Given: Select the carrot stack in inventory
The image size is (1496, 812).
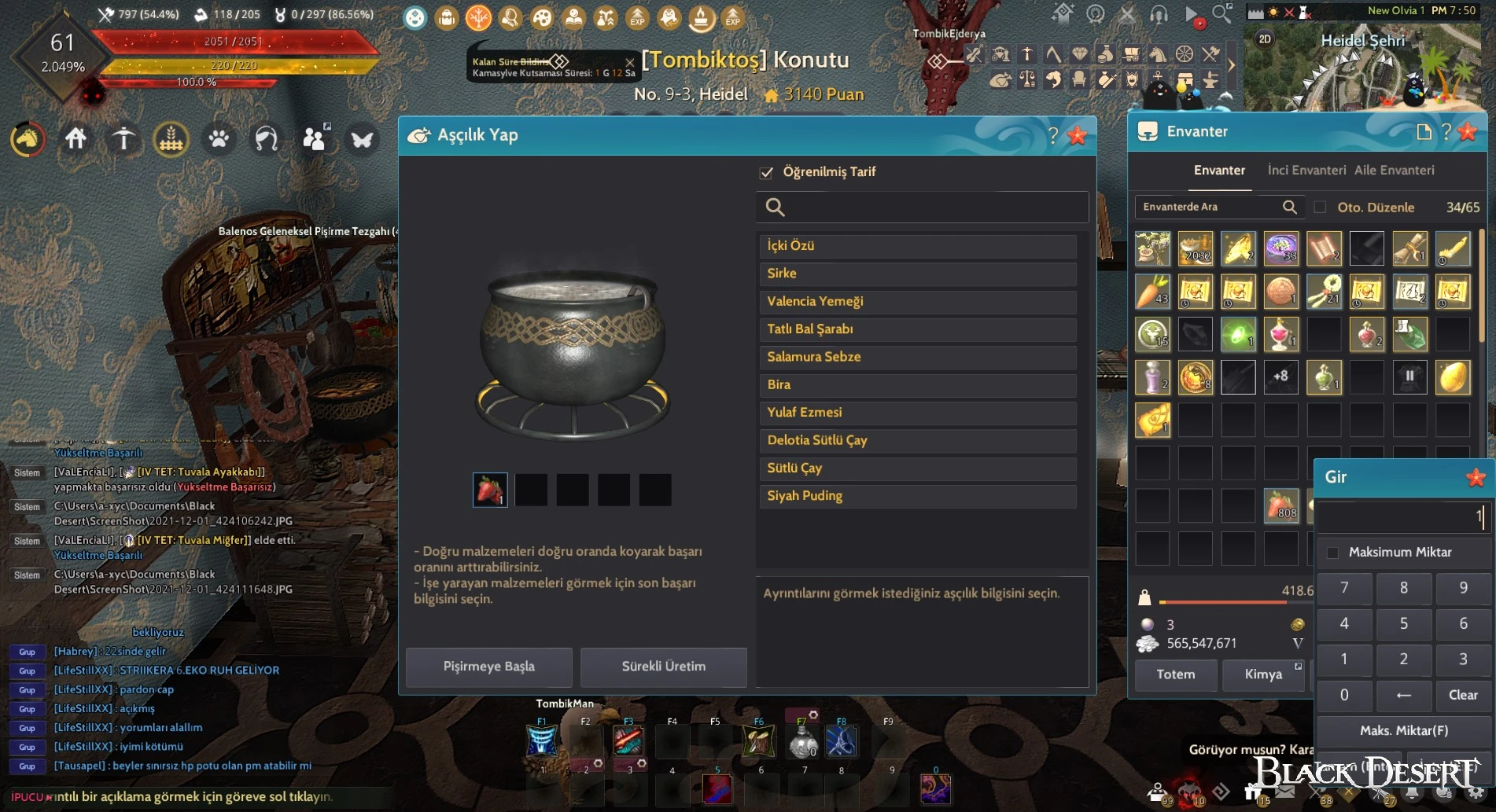Looking at the screenshot, I should tap(1152, 292).
